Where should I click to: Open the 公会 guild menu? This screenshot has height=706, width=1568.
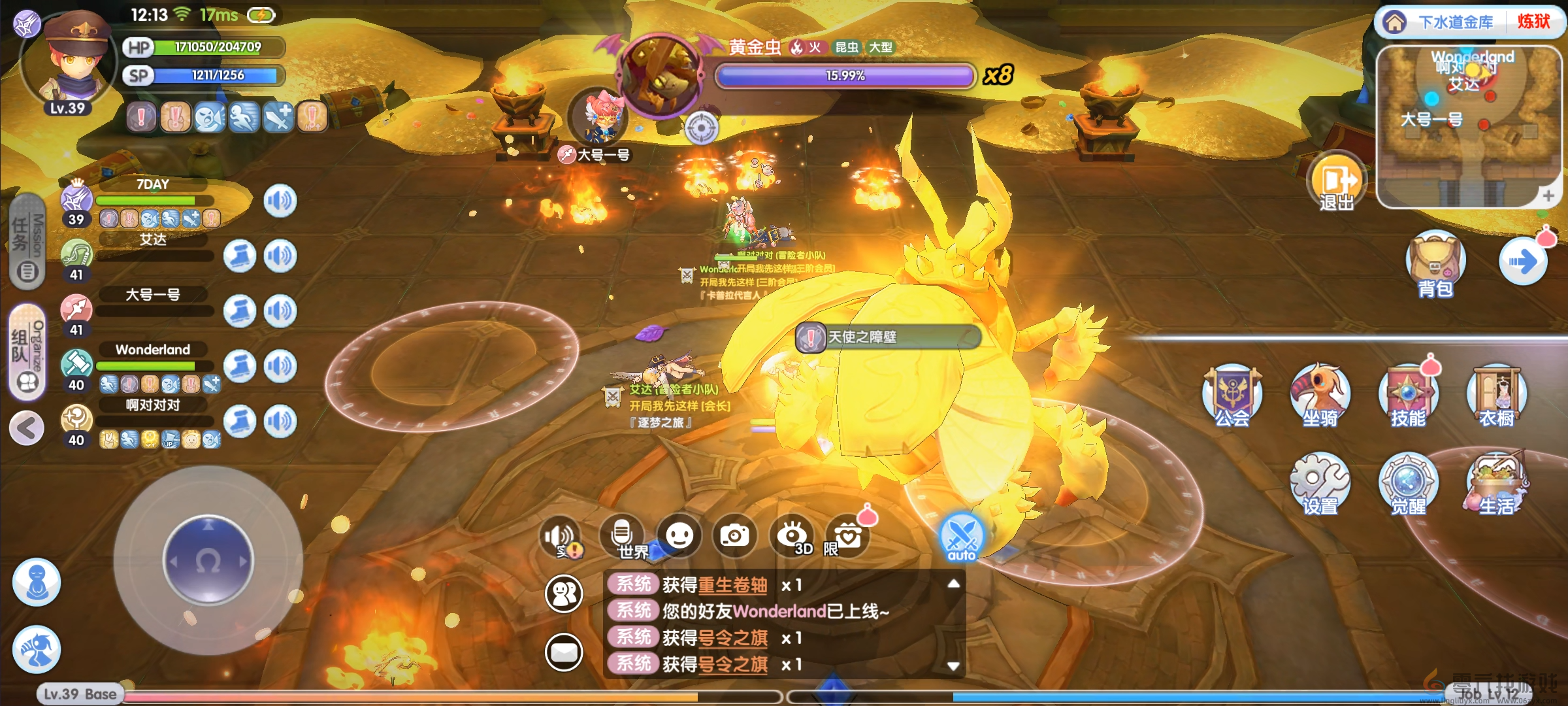[x=1232, y=395]
